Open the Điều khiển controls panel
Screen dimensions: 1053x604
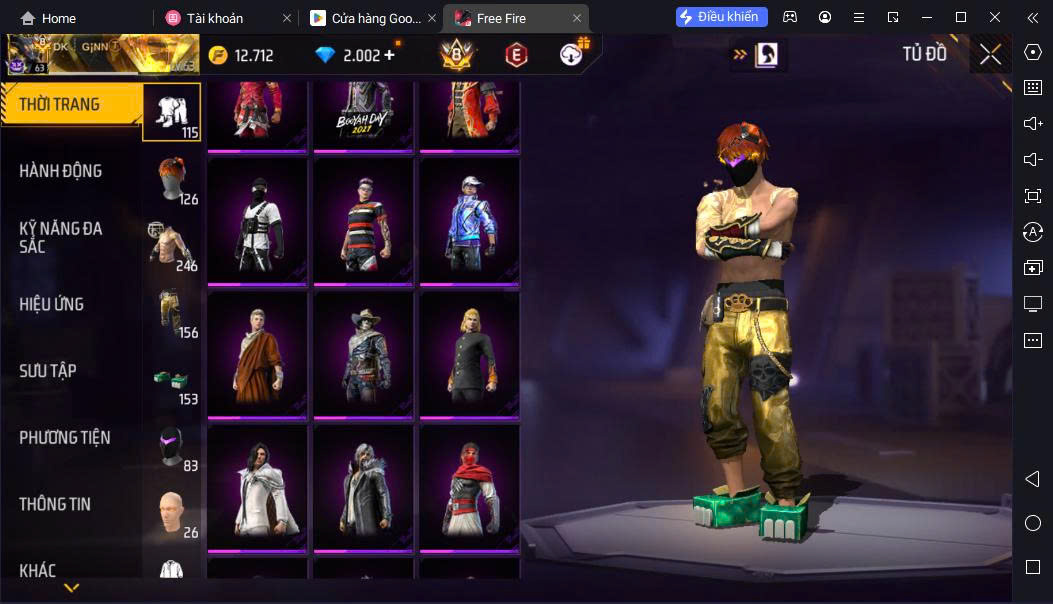coord(722,17)
